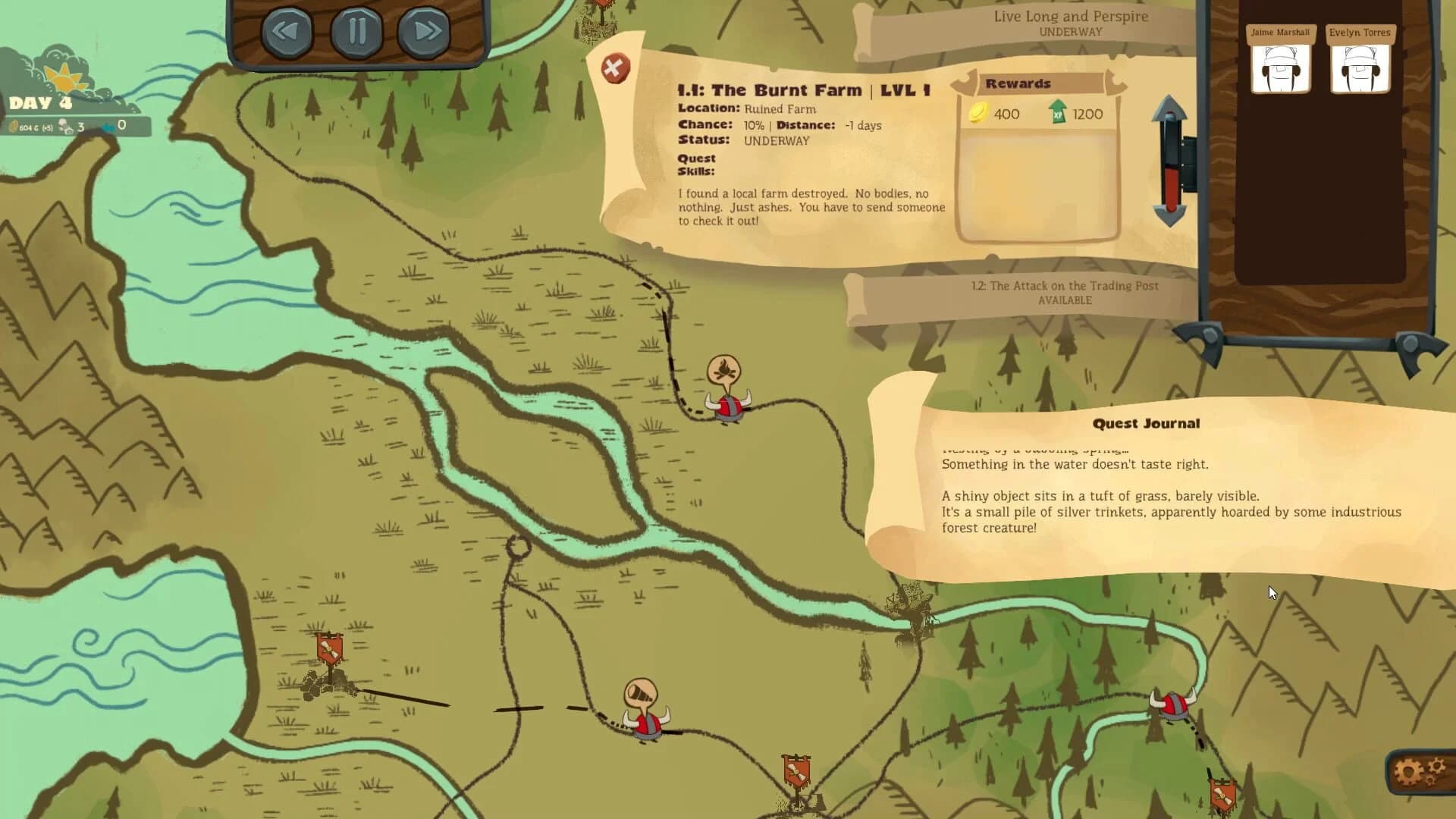Click the campfire icon above the traveling viking
This screenshot has height=819, width=1456.
[x=726, y=371]
